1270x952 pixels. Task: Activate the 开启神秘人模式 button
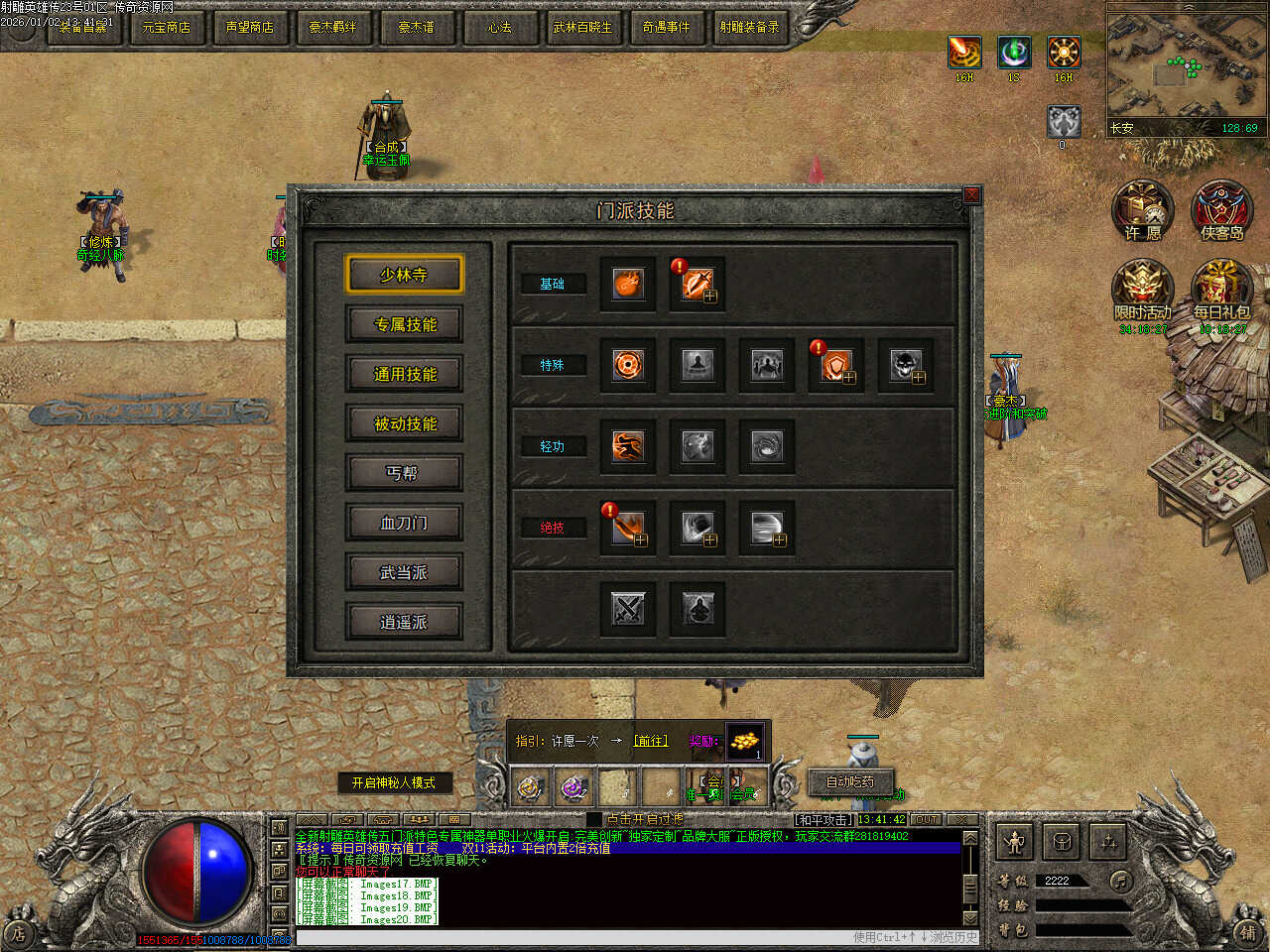point(394,782)
